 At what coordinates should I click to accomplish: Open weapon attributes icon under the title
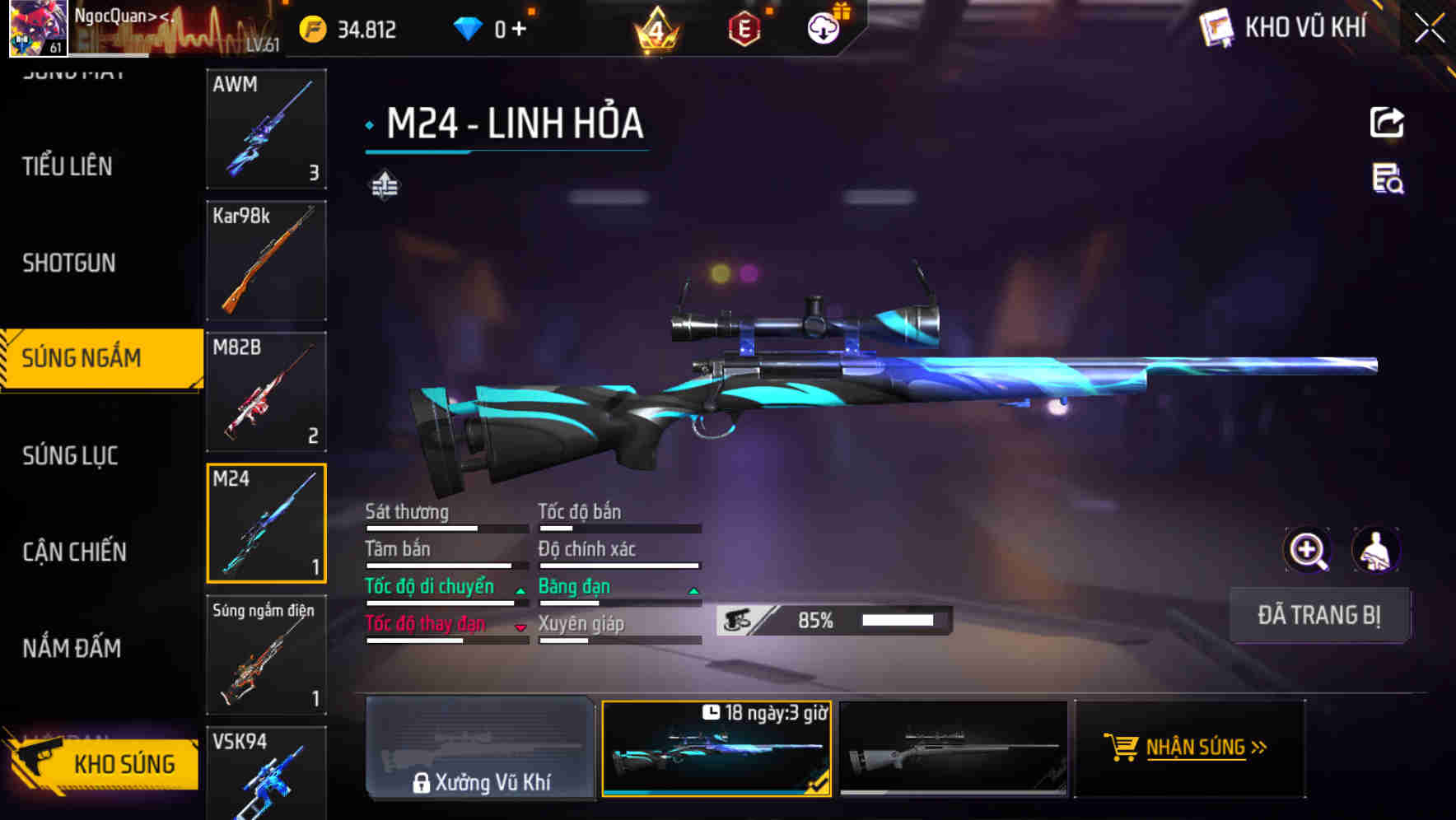tap(383, 185)
